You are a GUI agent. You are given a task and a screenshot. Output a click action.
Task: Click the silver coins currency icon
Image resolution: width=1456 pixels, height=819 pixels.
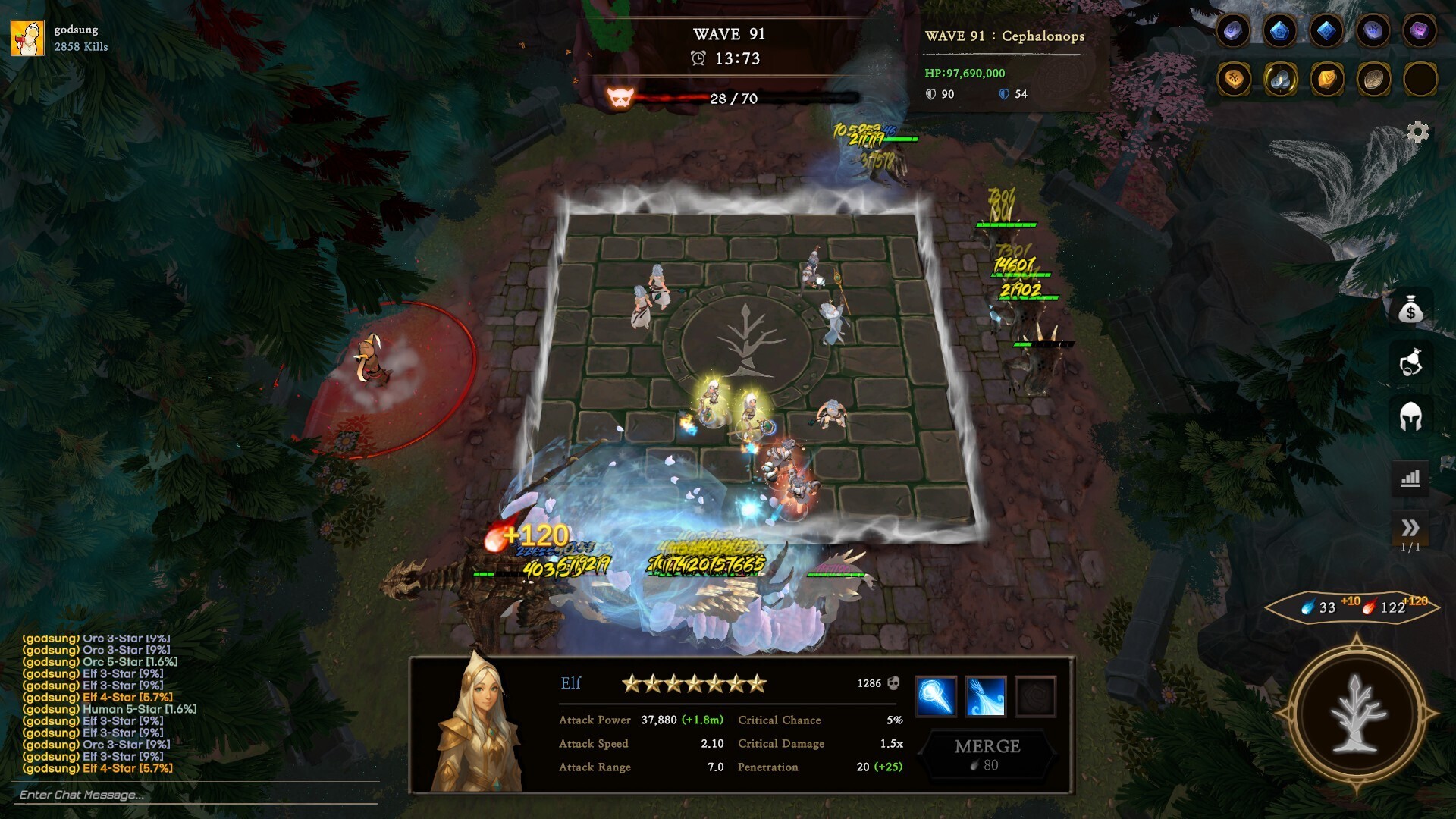pyautogui.click(x=1279, y=80)
